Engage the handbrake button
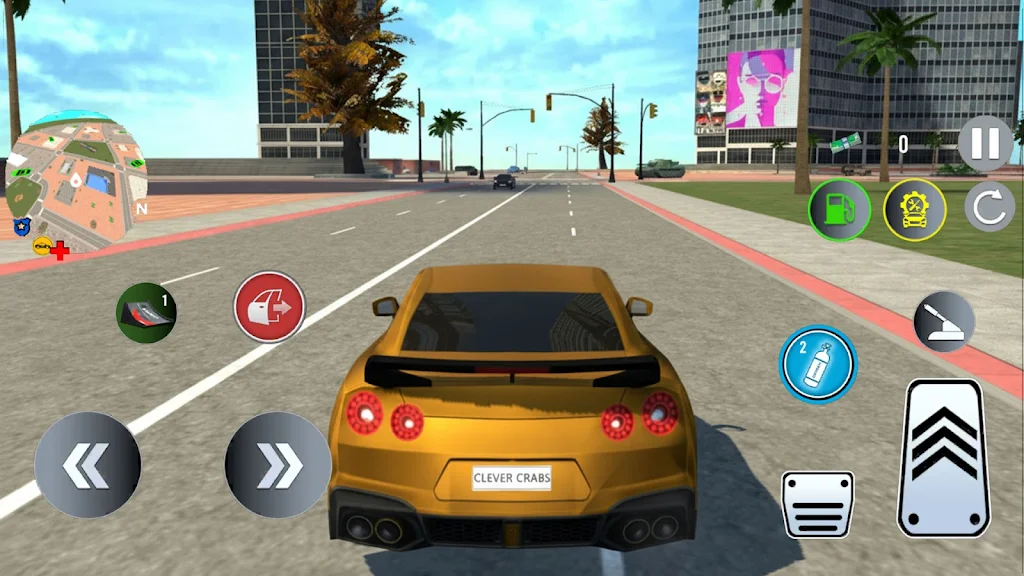The width and height of the screenshot is (1024, 576). pos(944,322)
